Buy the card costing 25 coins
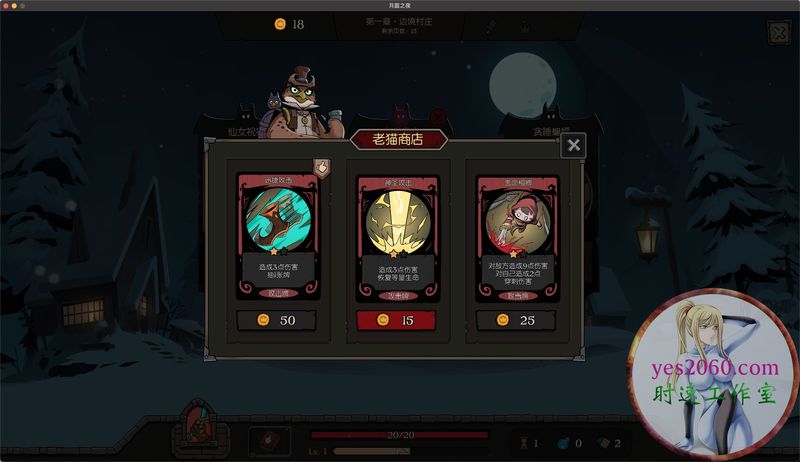 click(516, 320)
